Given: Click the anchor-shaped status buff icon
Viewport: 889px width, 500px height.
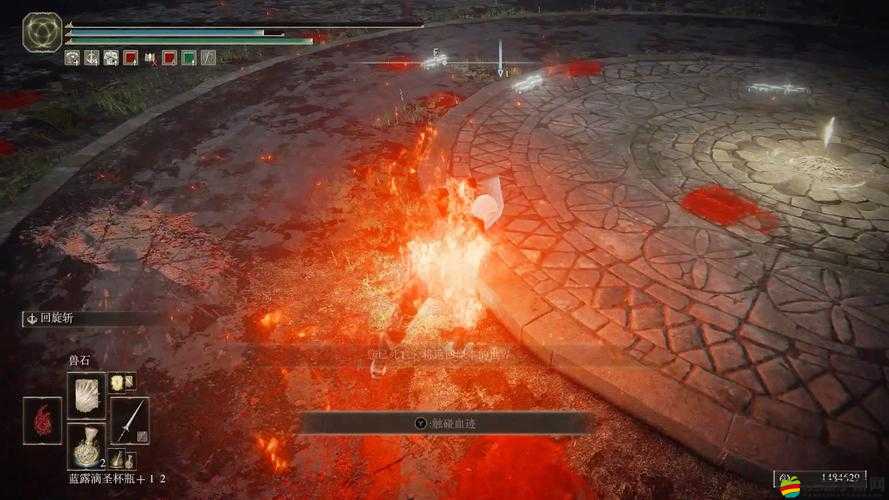Looking at the screenshot, I should tap(92, 58).
